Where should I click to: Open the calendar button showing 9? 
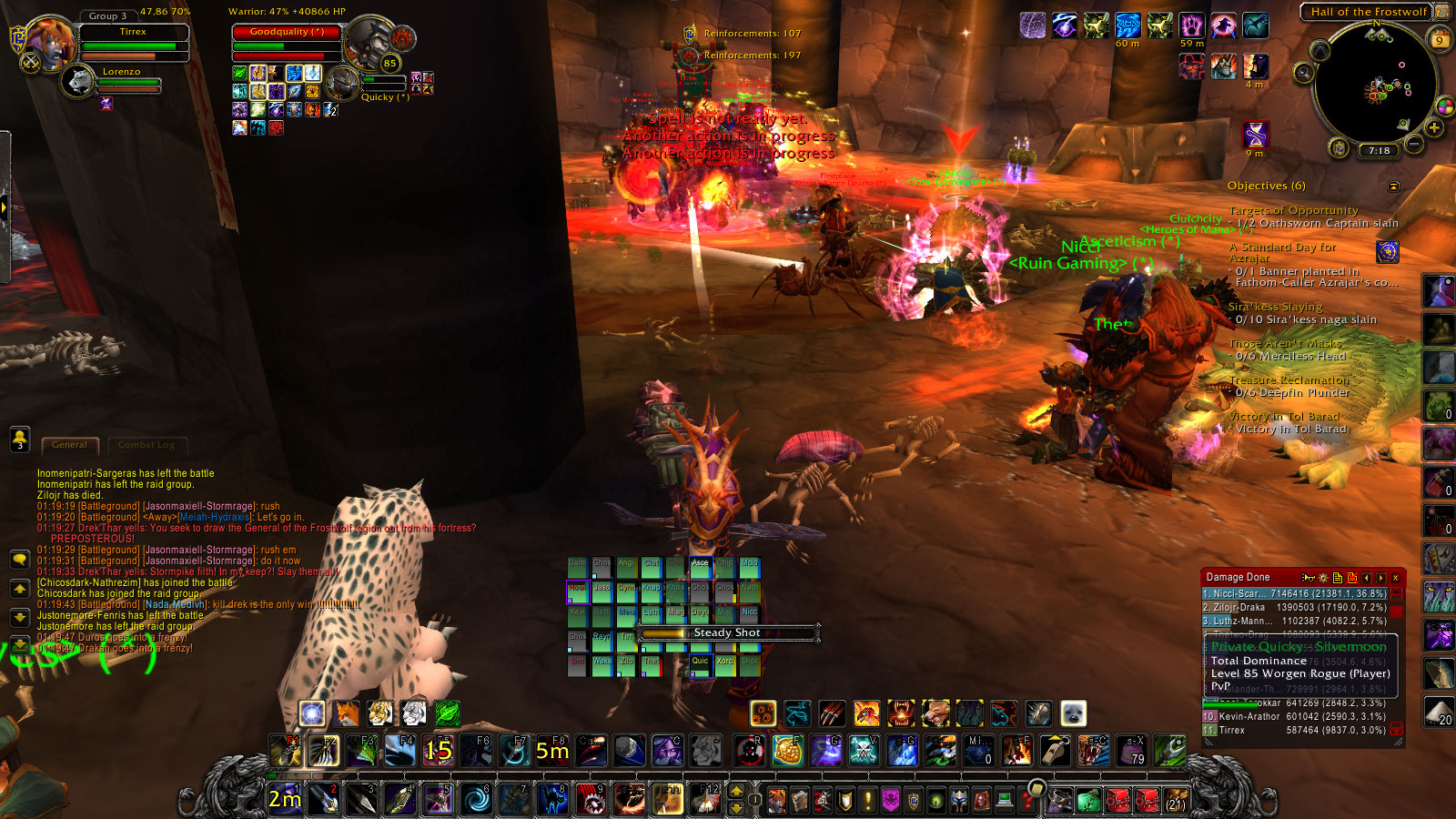(x=1439, y=39)
